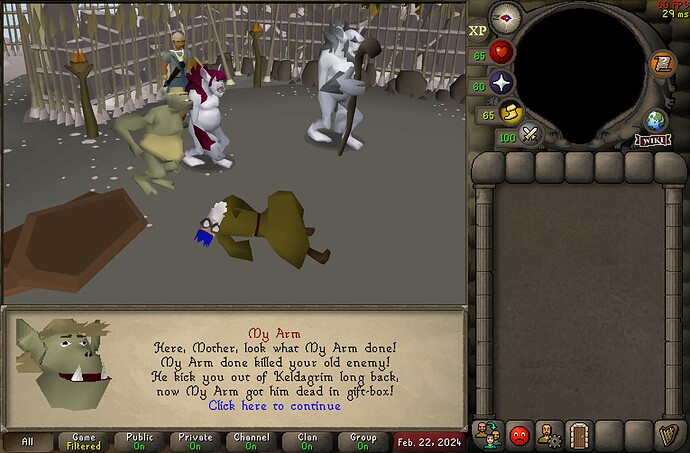Switch to the Group chat tab
This screenshot has height=453, width=690.
[362, 441]
